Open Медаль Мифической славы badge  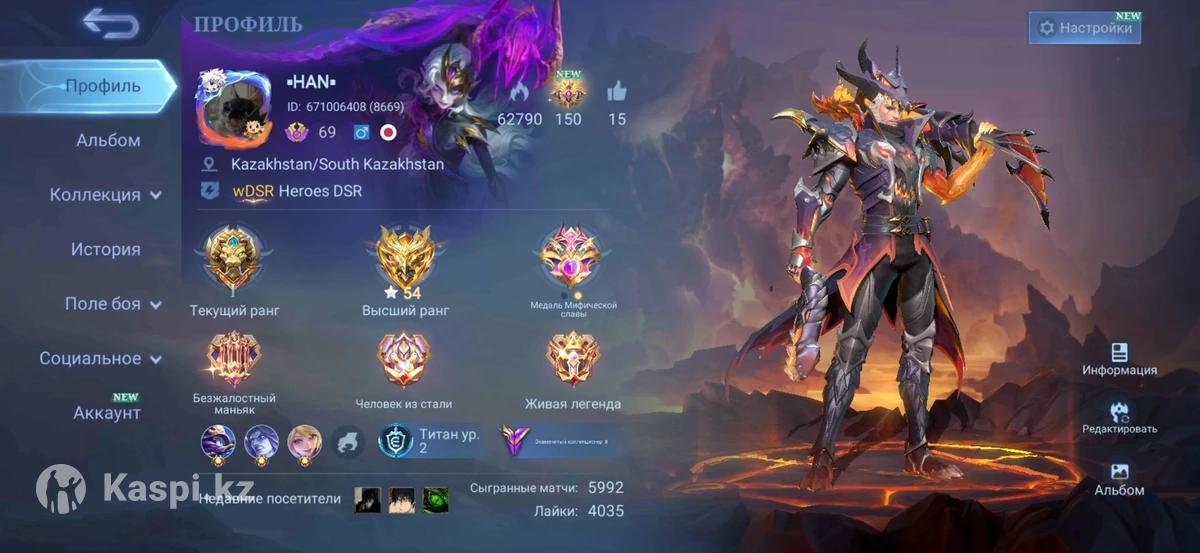click(x=572, y=257)
